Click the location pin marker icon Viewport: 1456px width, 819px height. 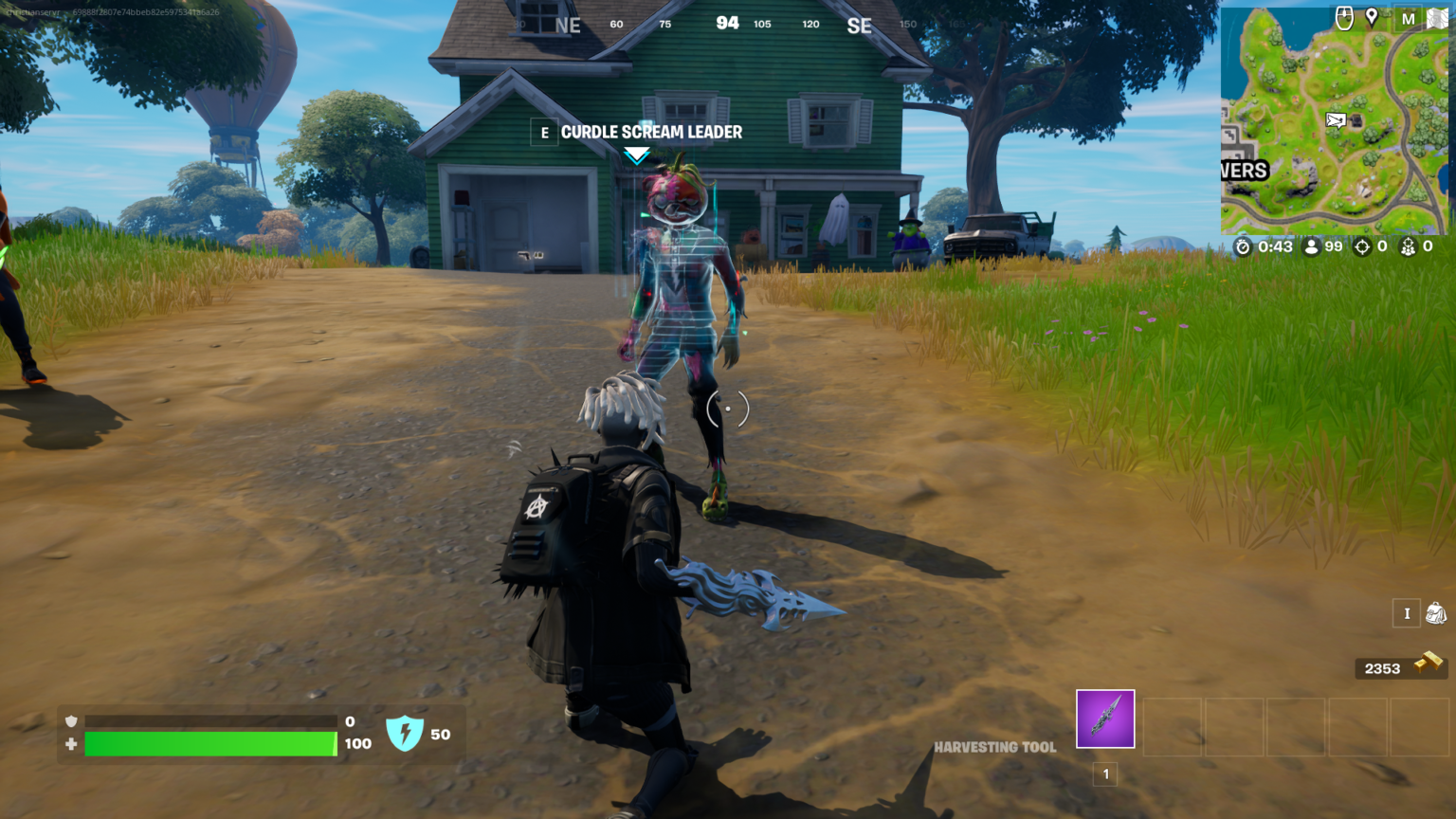tap(1372, 15)
